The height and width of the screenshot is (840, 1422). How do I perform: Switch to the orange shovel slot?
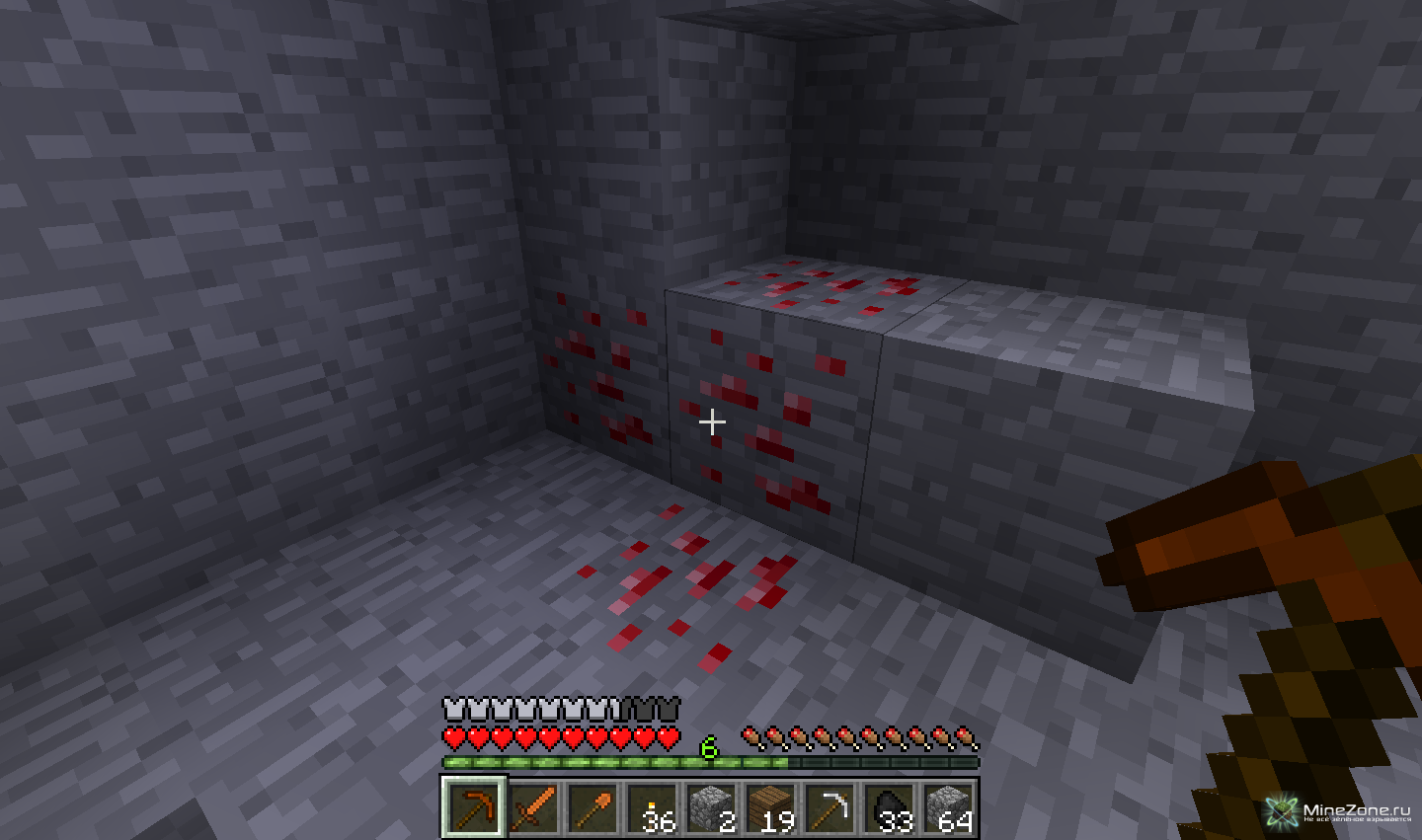click(x=592, y=807)
